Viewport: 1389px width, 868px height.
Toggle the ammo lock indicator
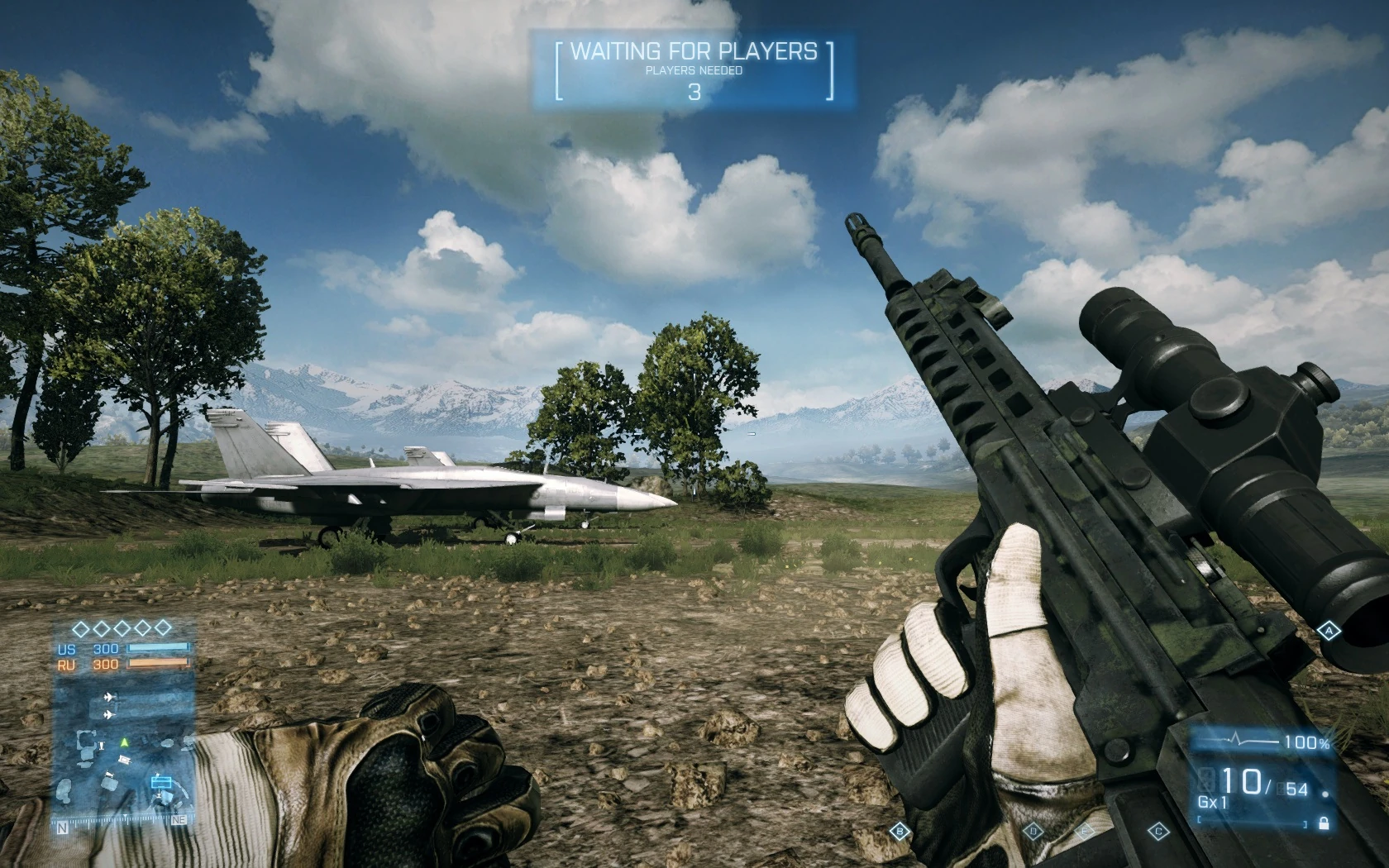[x=1324, y=823]
